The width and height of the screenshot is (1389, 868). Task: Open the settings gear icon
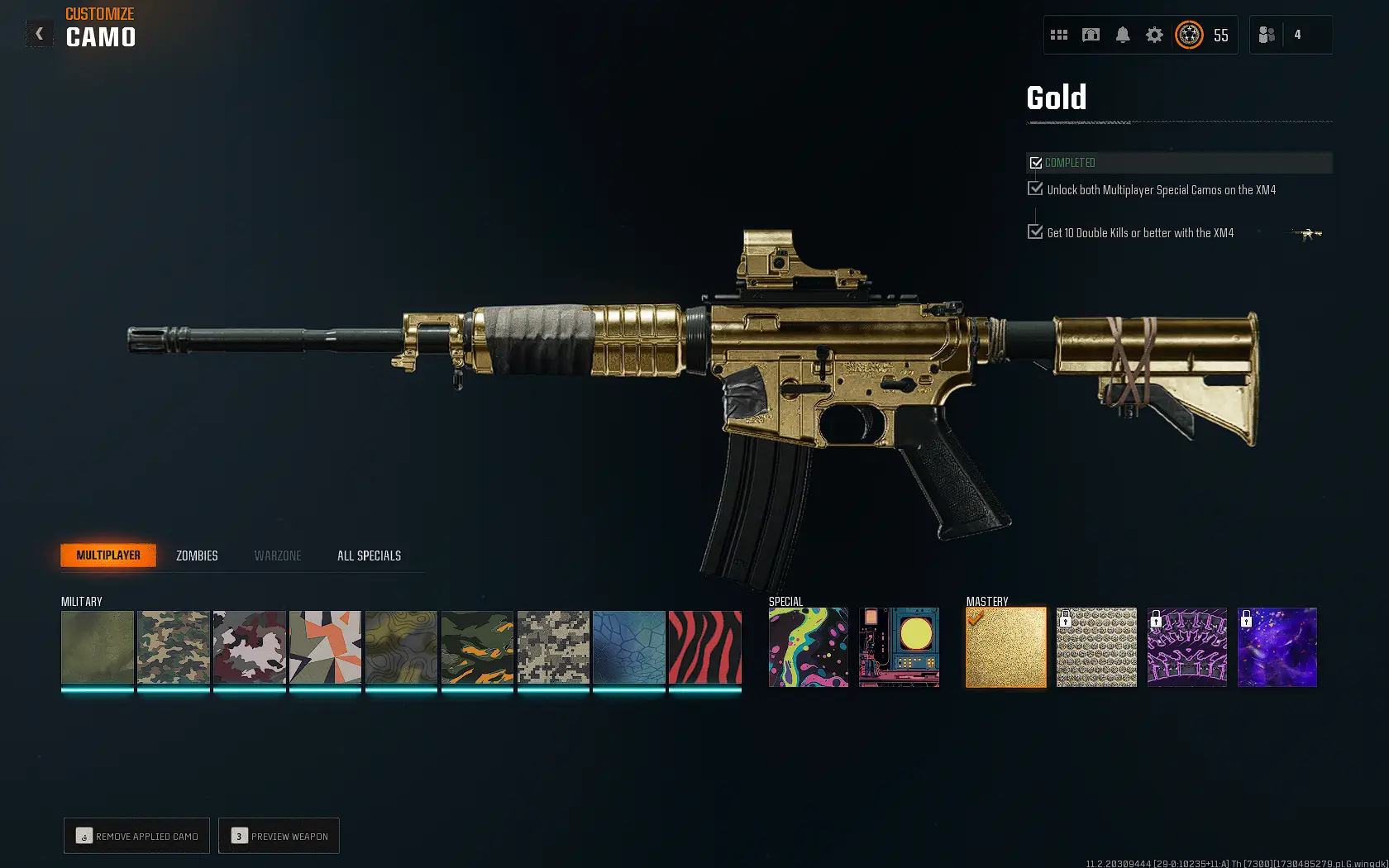coord(1153,35)
